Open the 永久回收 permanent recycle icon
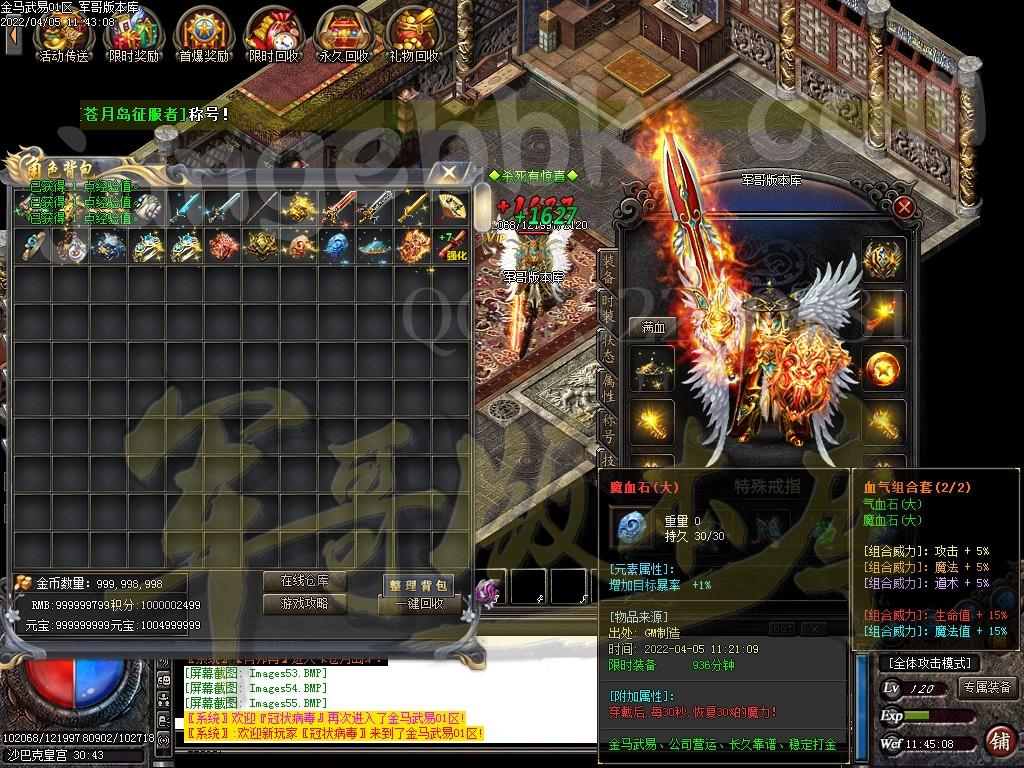1024x768 pixels. click(343, 35)
